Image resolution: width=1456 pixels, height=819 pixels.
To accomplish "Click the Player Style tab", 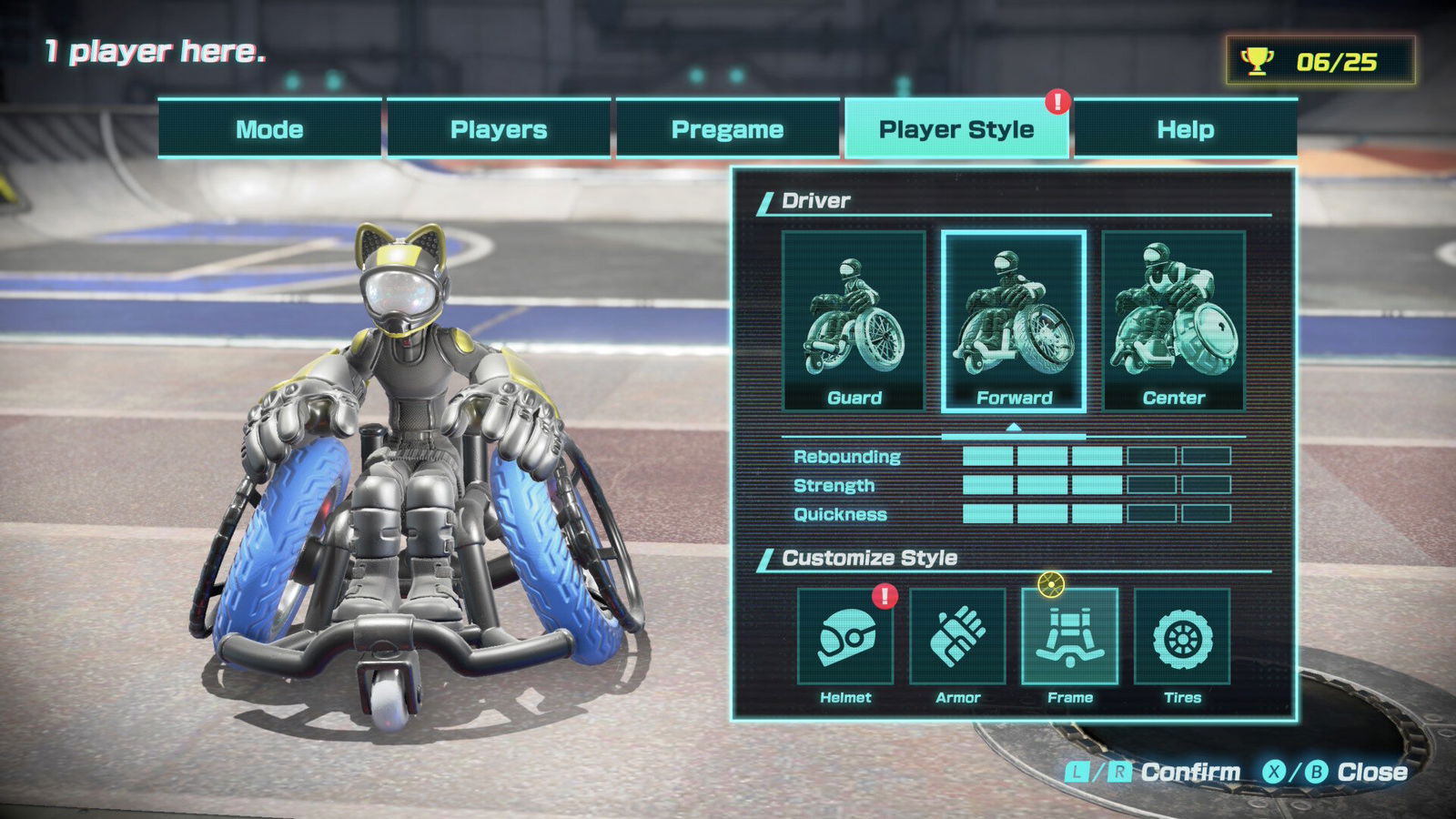I will click(956, 129).
